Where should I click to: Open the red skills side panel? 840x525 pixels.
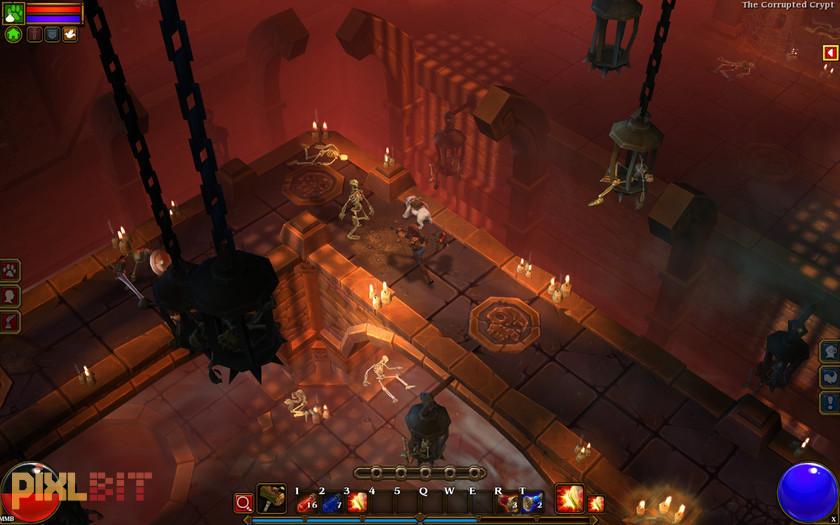10,321
